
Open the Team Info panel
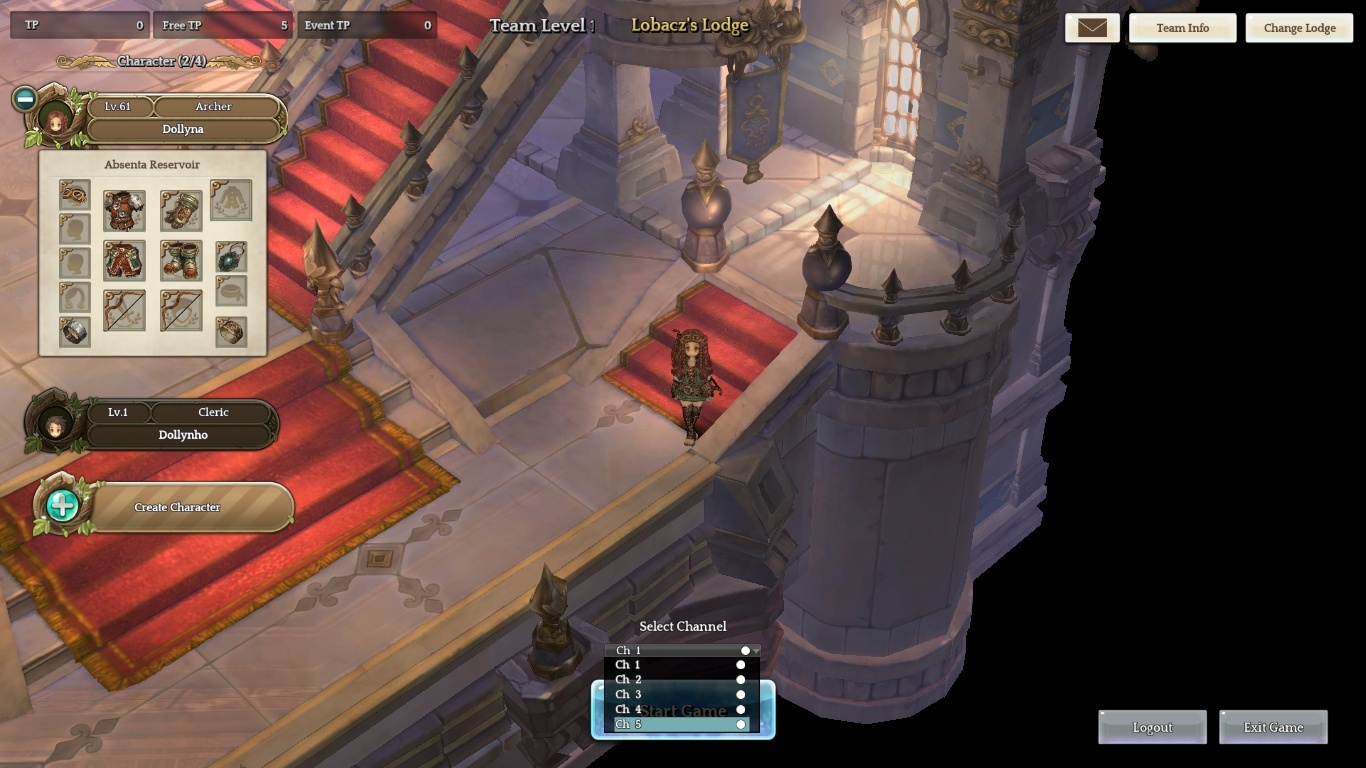[x=1182, y=28]
